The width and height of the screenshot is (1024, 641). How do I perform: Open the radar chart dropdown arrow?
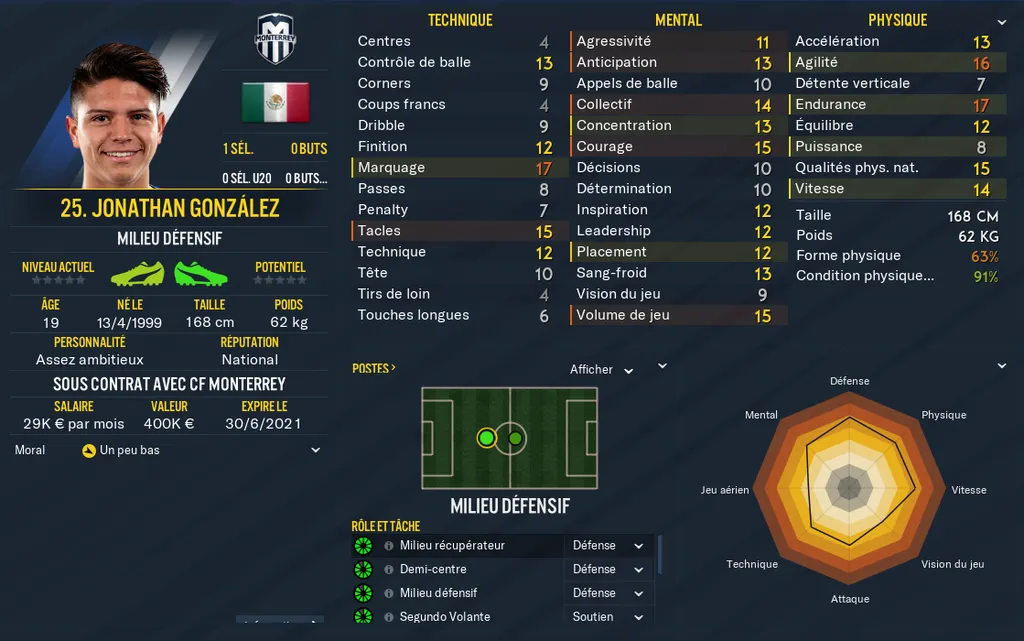click(x=1001, y=367)
